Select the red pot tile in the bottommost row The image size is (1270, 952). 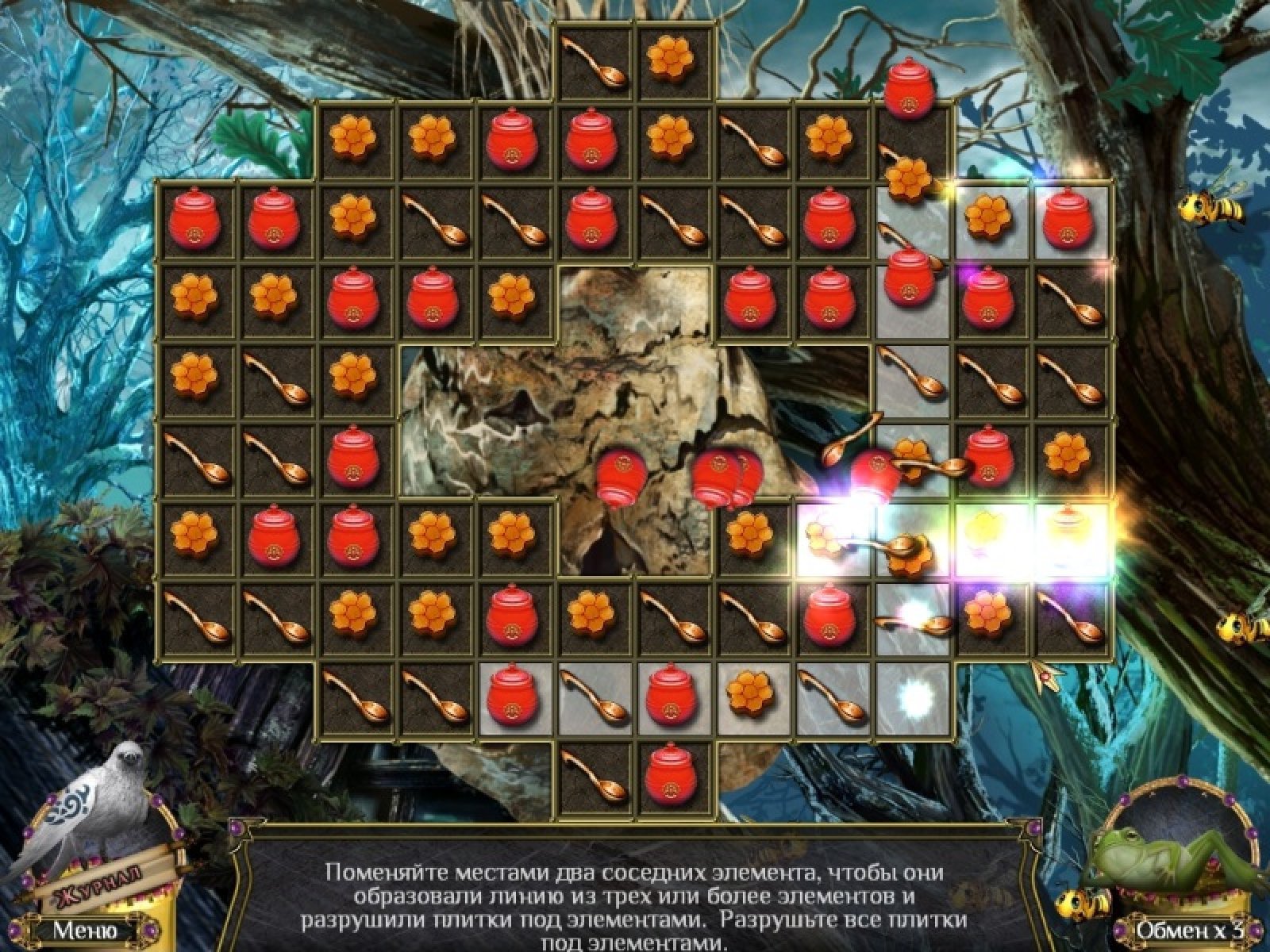[x=675, y=774]
